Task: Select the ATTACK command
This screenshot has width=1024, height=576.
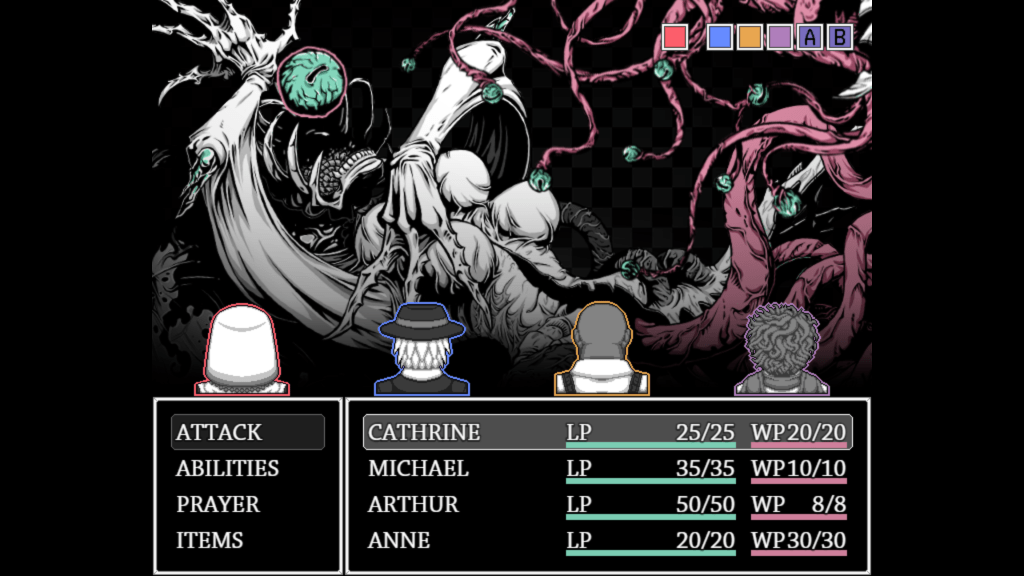Action: (x=247, y=432)
